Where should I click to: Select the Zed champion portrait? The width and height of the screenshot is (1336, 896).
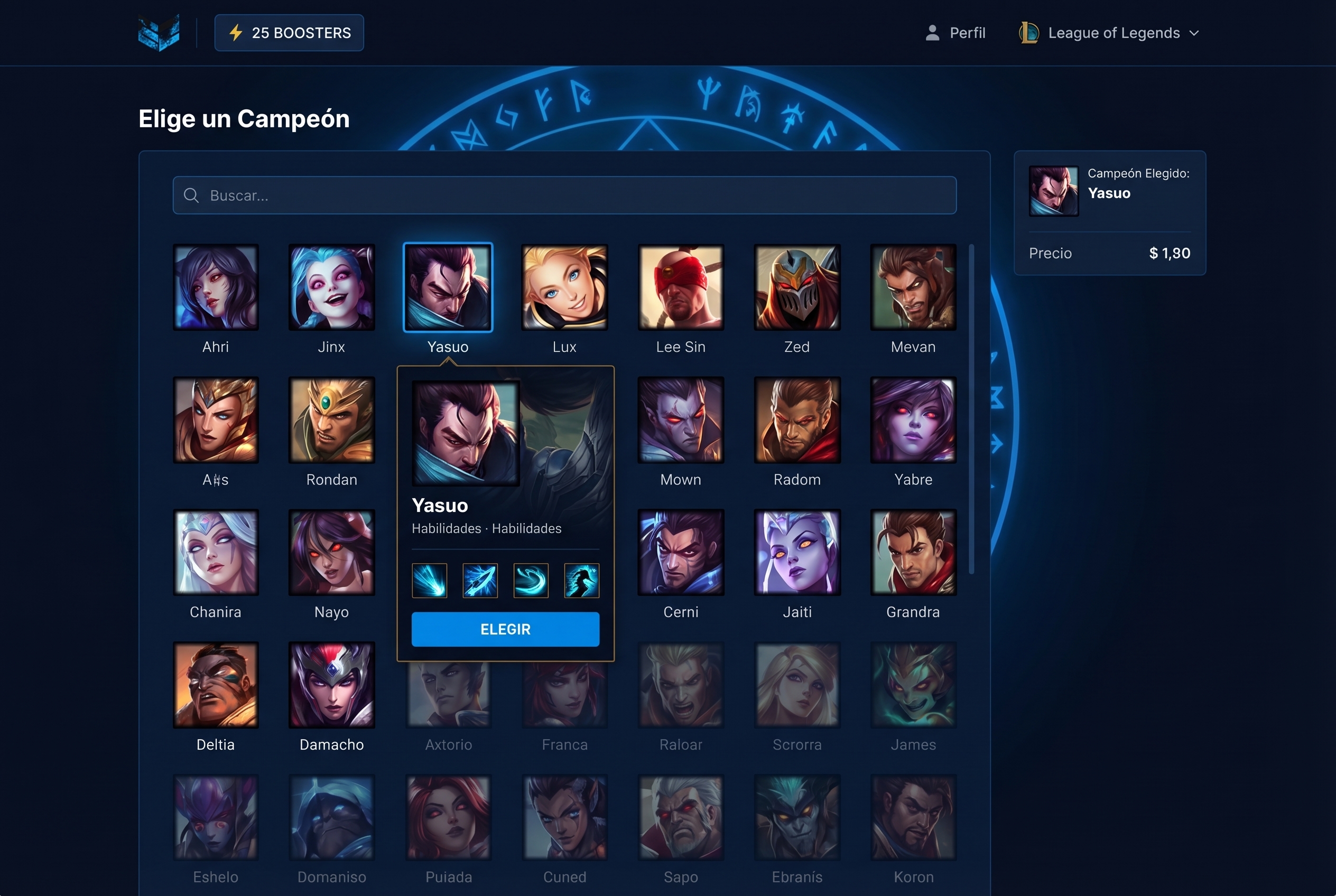click(797, 287)
